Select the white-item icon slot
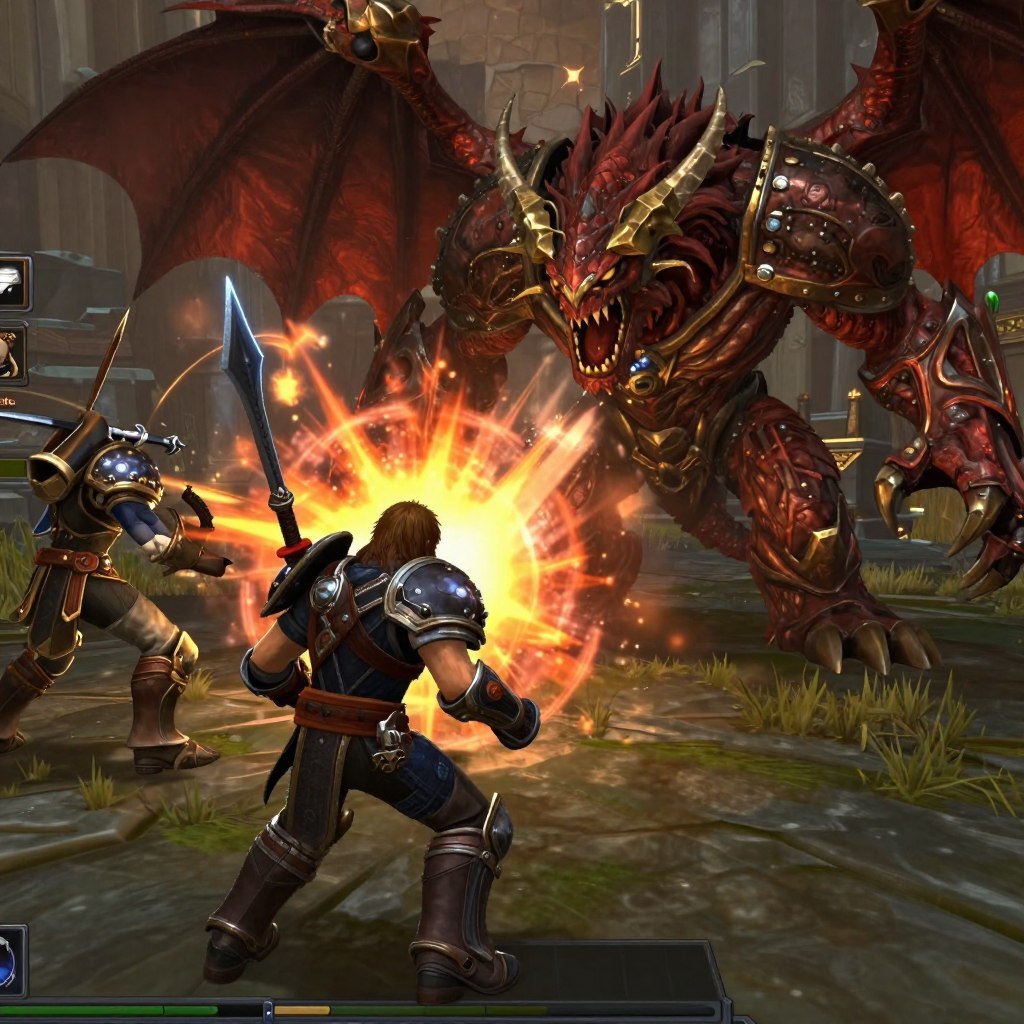1024x1024 pixels. click(13, 283)
